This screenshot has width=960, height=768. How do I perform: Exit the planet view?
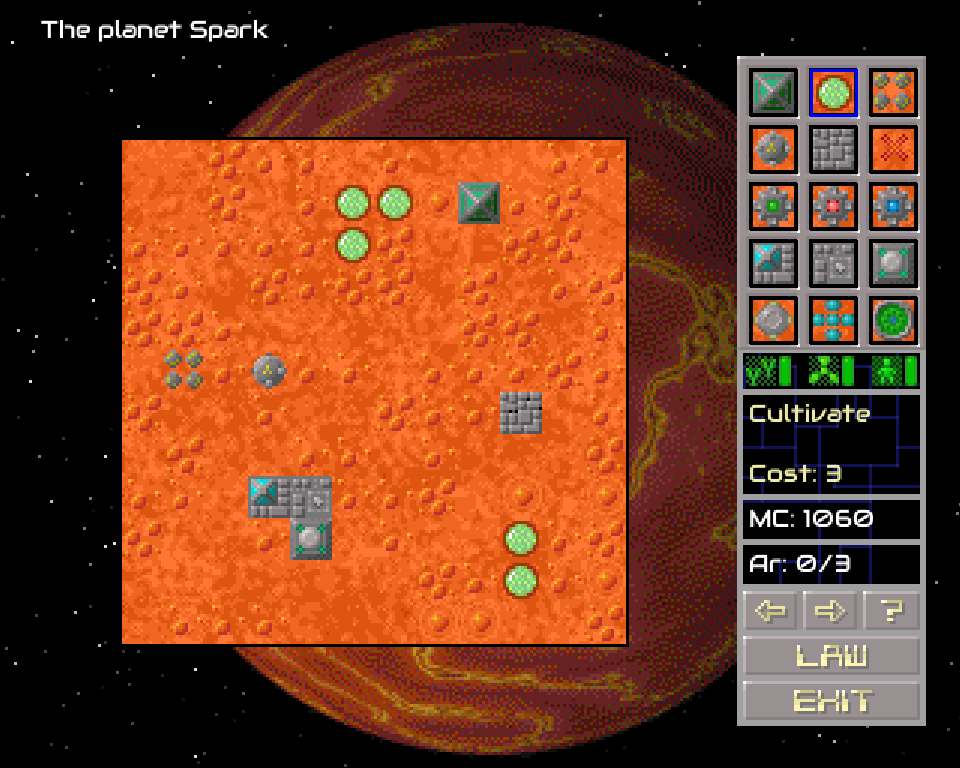click(x=831, y=701)
